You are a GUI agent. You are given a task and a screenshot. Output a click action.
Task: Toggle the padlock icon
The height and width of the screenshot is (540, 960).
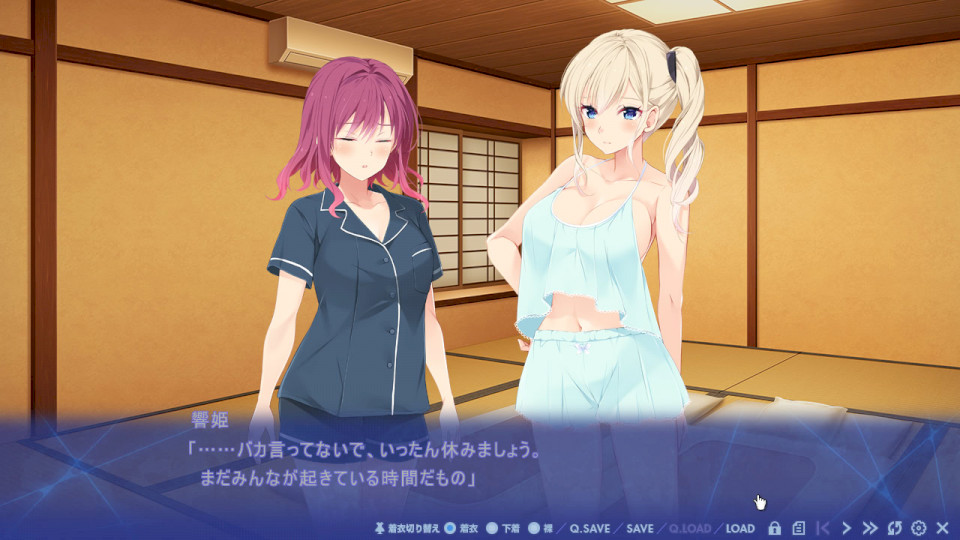[x=774, y=528]
